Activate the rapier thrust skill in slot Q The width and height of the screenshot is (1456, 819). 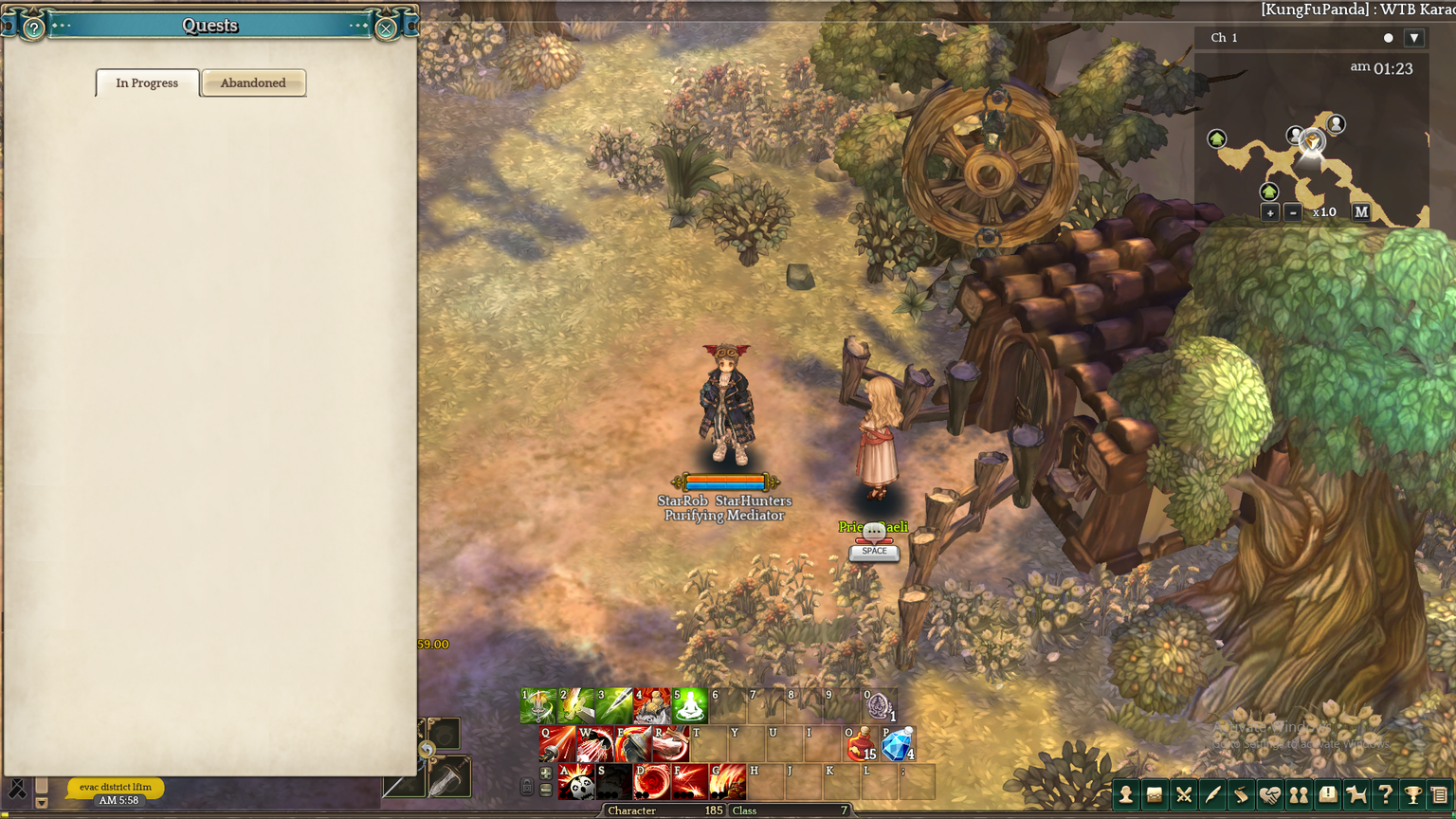[557, 745]
